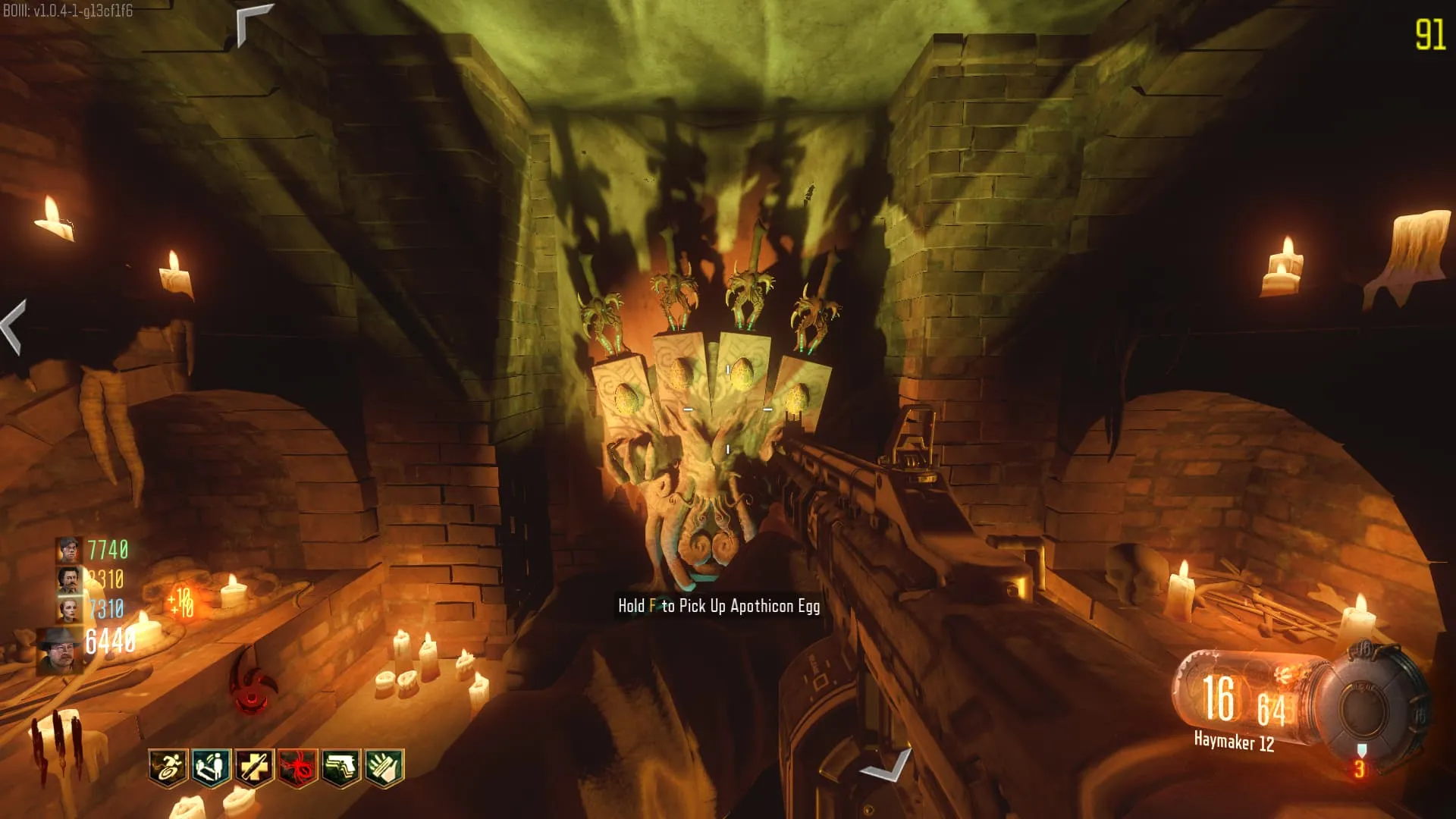Select the fedora detective player portrait
1456x819 pixels.
coord(60,649)
